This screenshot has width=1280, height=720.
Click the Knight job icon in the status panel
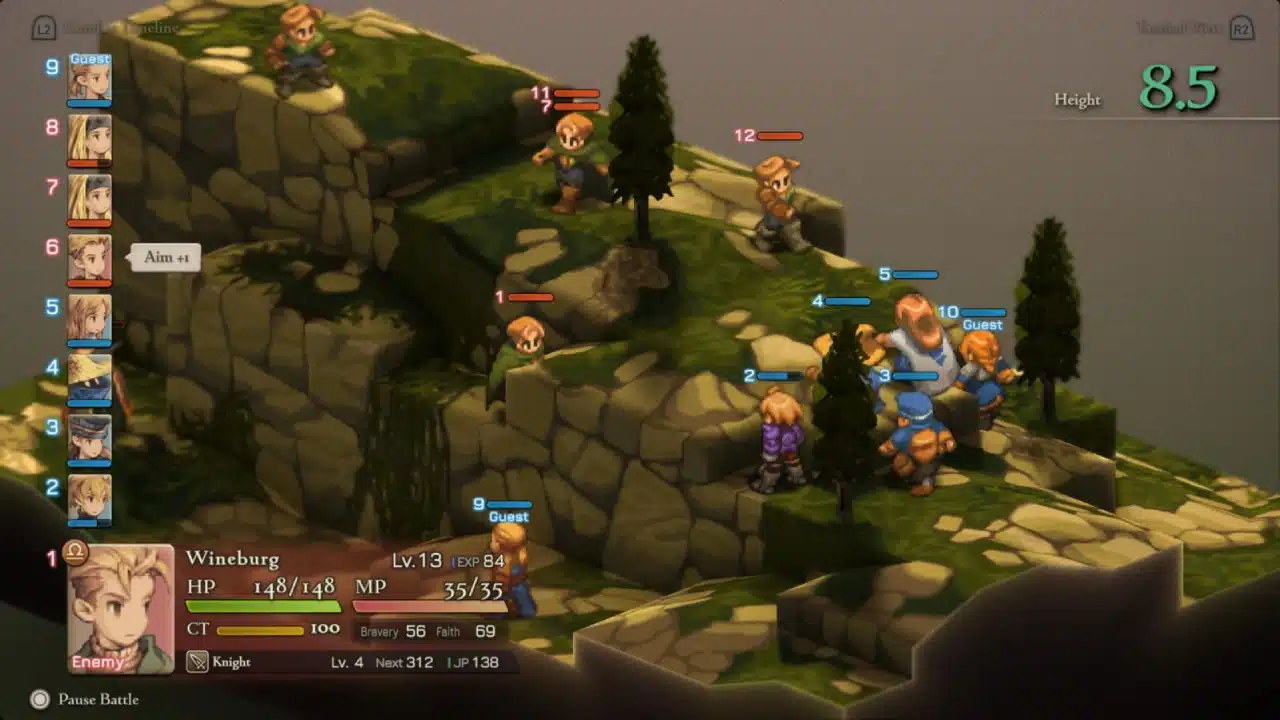pos(197,662)
